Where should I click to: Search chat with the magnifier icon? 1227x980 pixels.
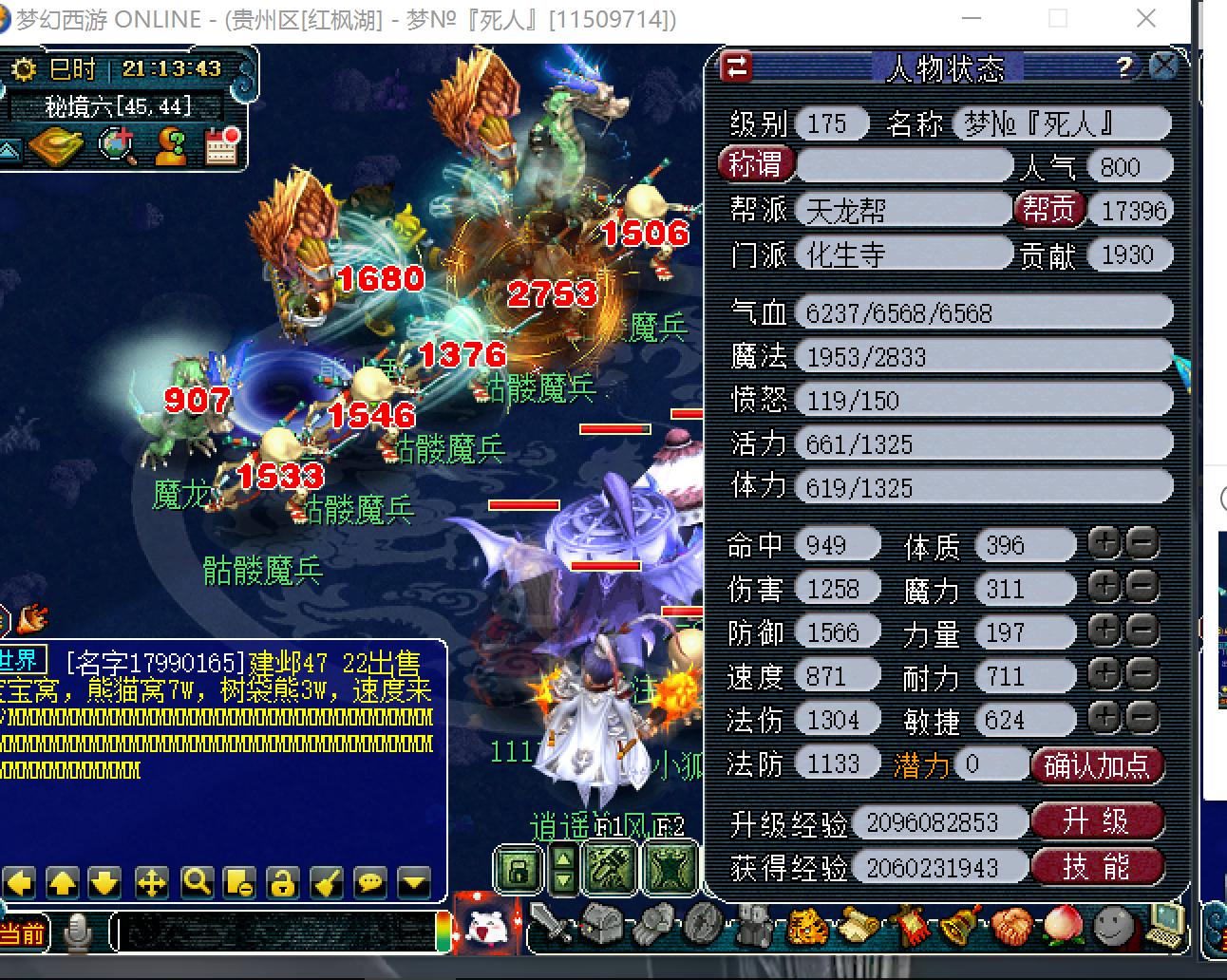(x=197, y=883)
